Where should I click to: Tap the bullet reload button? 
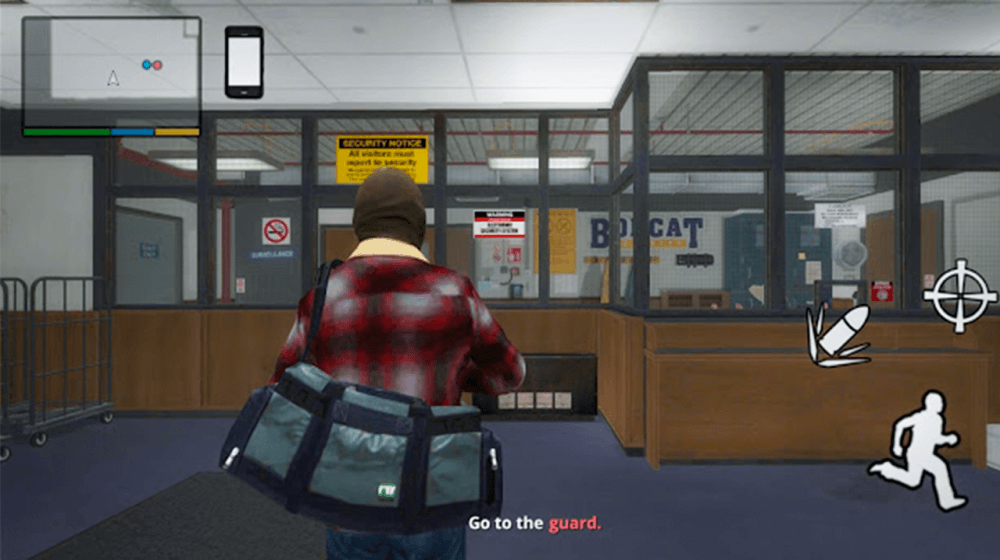[x=838, y=333]
